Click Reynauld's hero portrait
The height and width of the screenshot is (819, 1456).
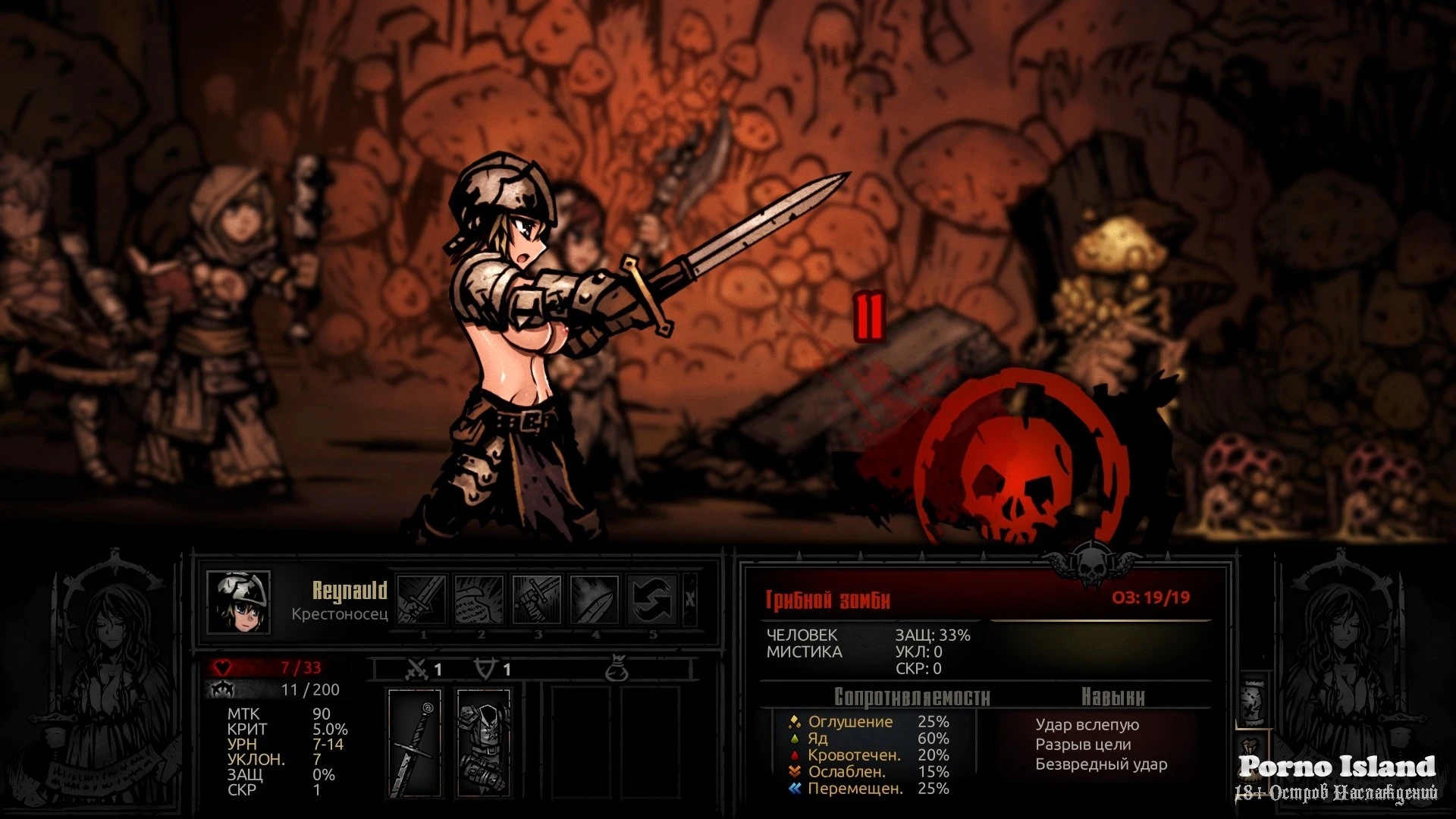239,602
